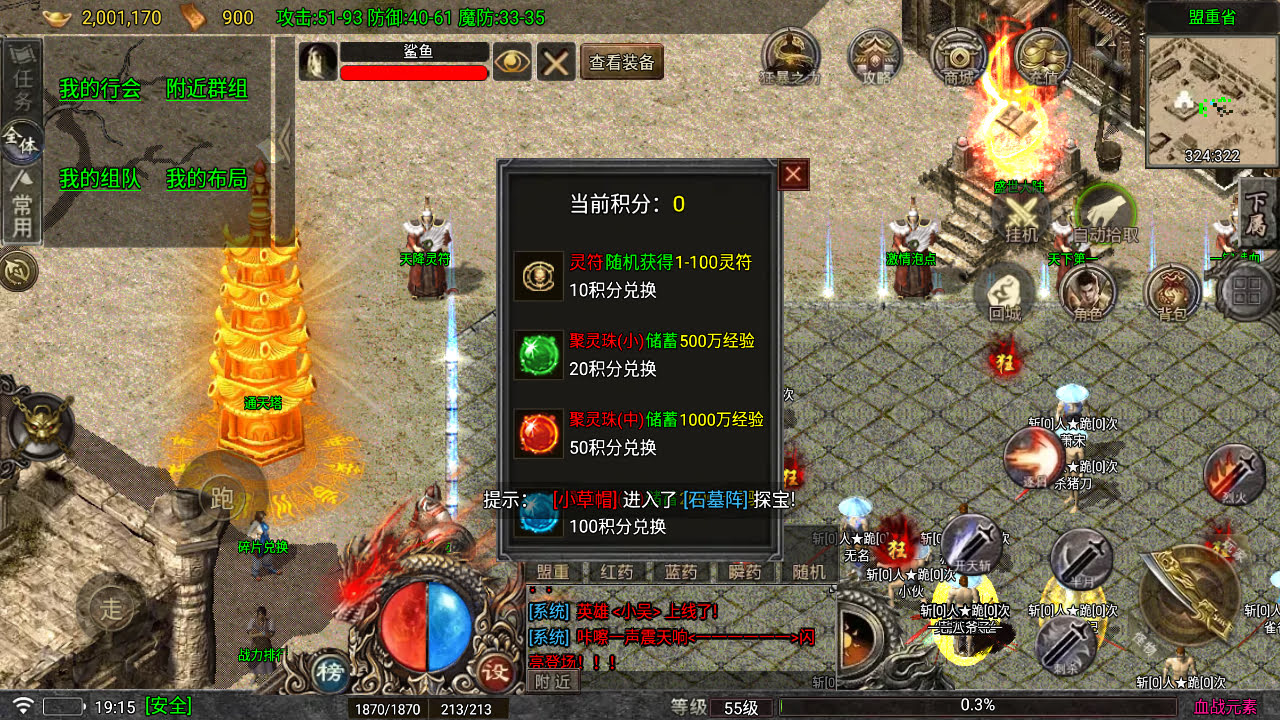Toggle the eye icon beside 鲨鱼's health bar
The width and height of the screenshot is (1280, 720).
pos(512,62)
